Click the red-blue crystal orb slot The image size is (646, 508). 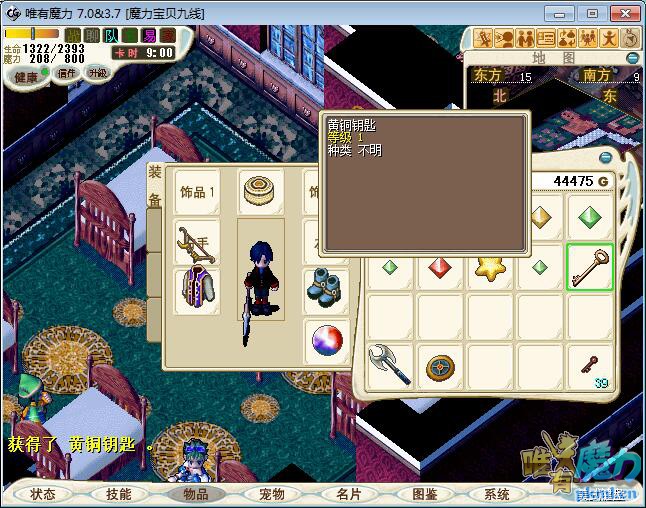coord(327,339)
